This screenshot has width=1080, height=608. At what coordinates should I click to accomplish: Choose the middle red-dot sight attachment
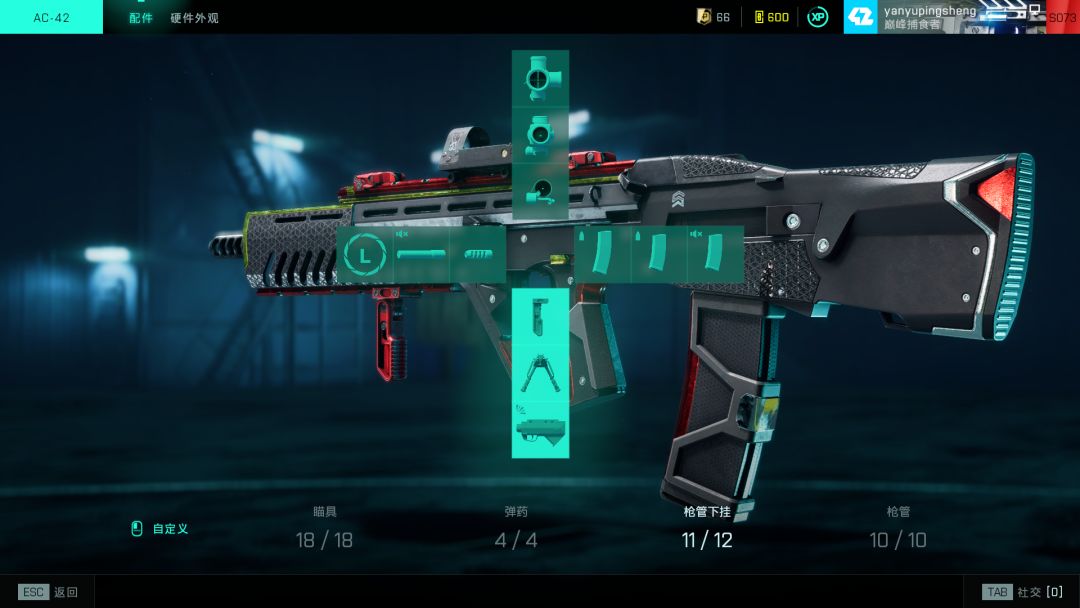tap(540, 134)
